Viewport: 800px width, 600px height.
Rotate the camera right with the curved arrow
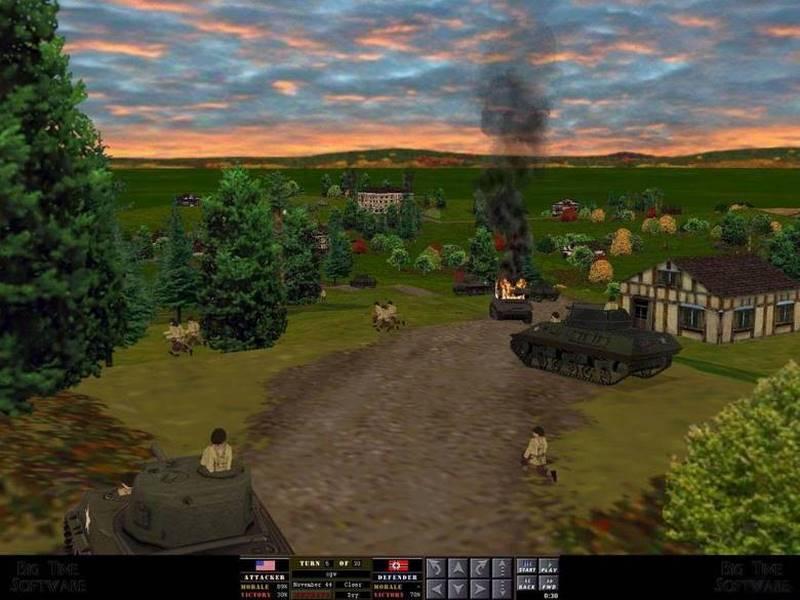(480, 568)
